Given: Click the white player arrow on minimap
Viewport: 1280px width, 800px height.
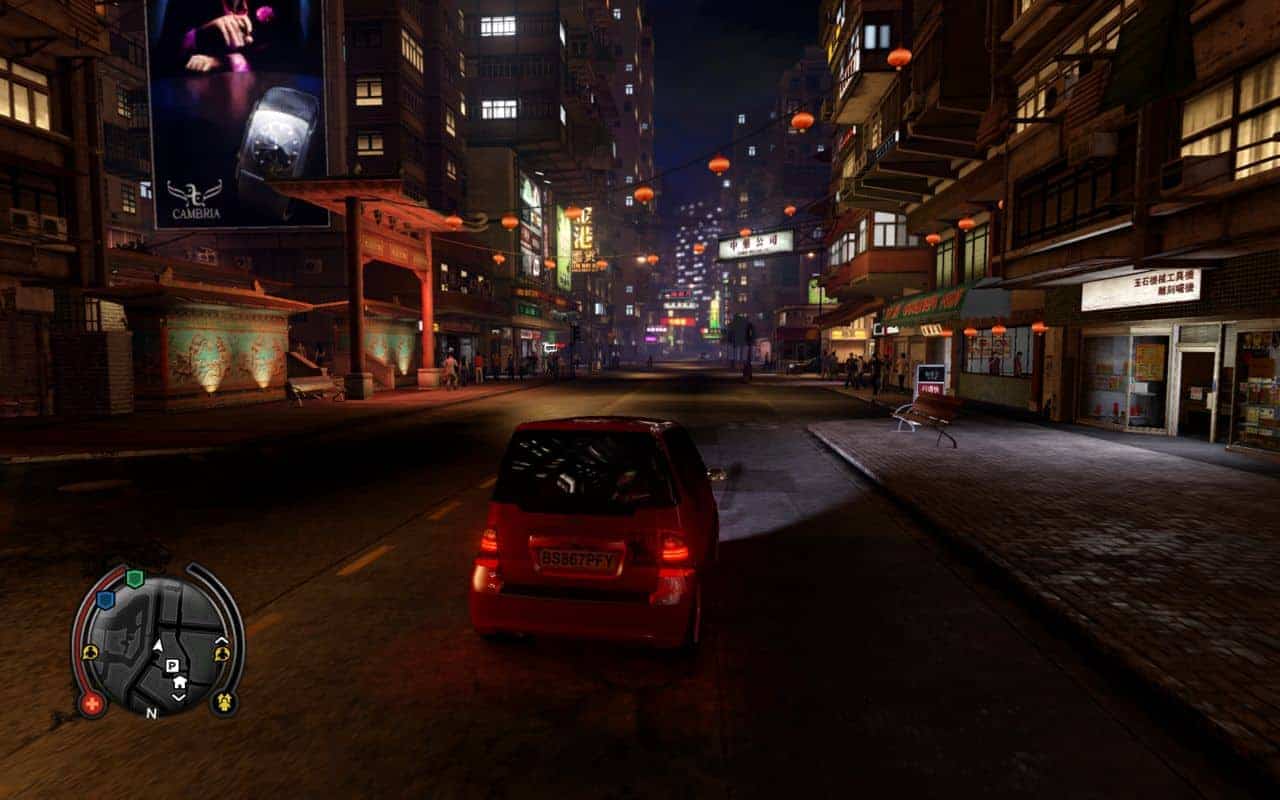Looking at the screenshot, I should (157, 646).
